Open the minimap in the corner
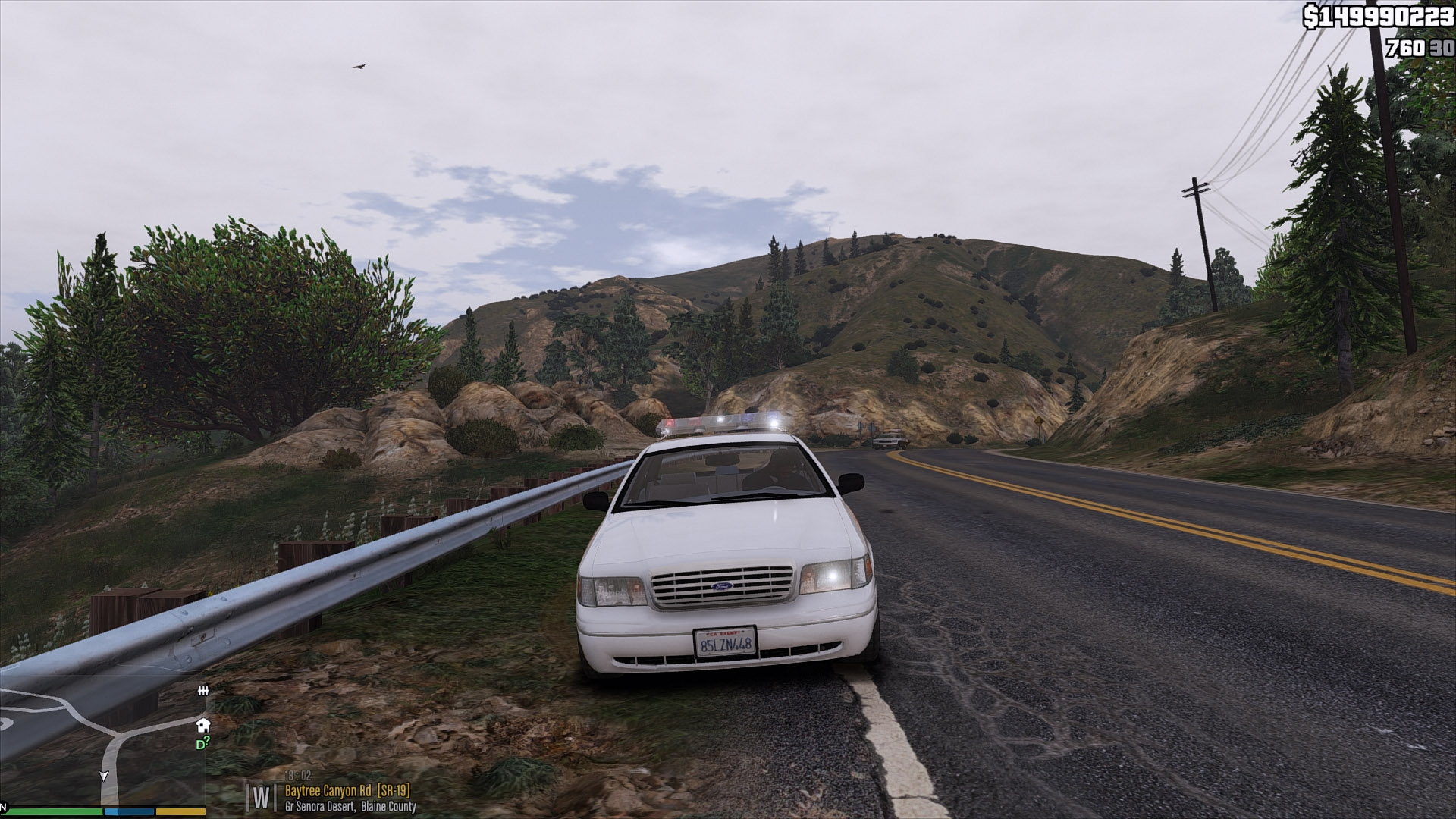This screenshot has width=1456, height=819. click(x=102, y=747)
